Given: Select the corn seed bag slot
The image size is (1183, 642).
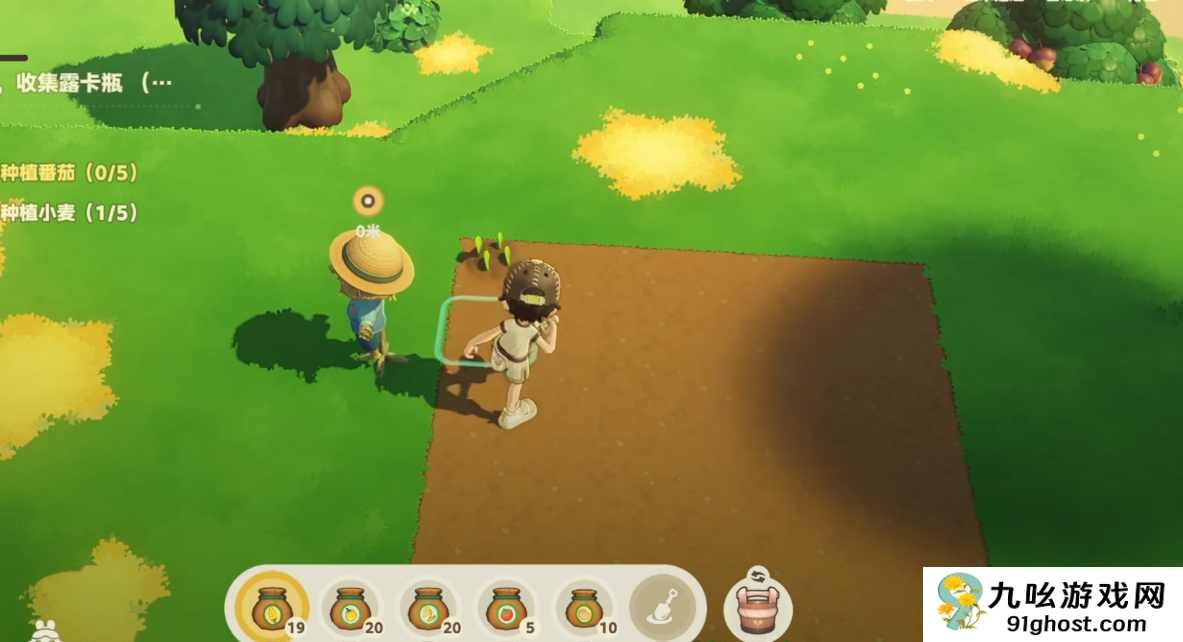Looking at the screenshot, I should [426, 607].
